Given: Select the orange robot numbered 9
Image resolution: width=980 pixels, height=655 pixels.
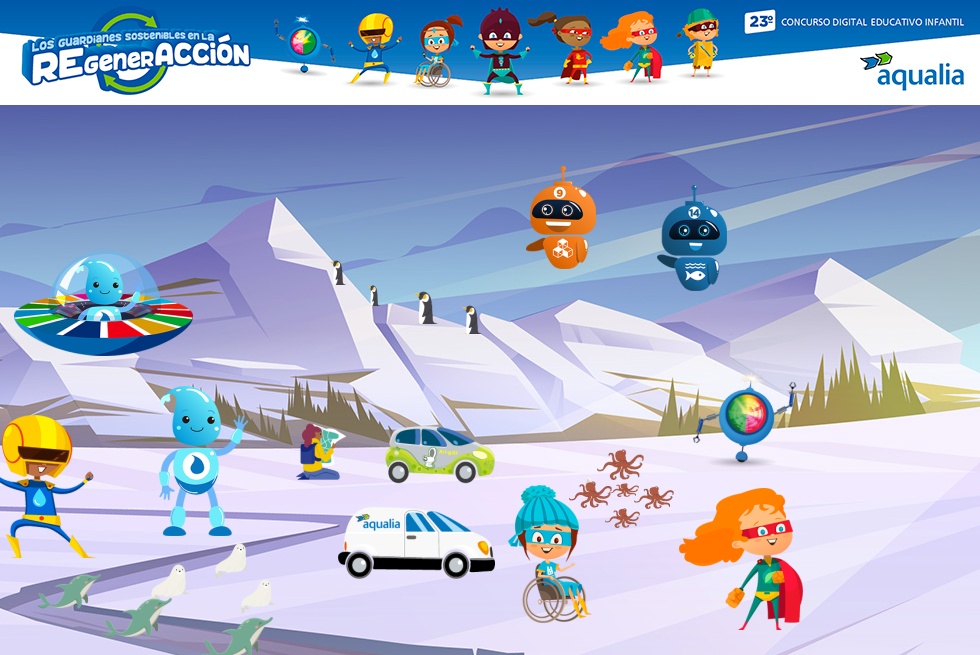Looking at the screenshot, I should click(x=561, y=222).
